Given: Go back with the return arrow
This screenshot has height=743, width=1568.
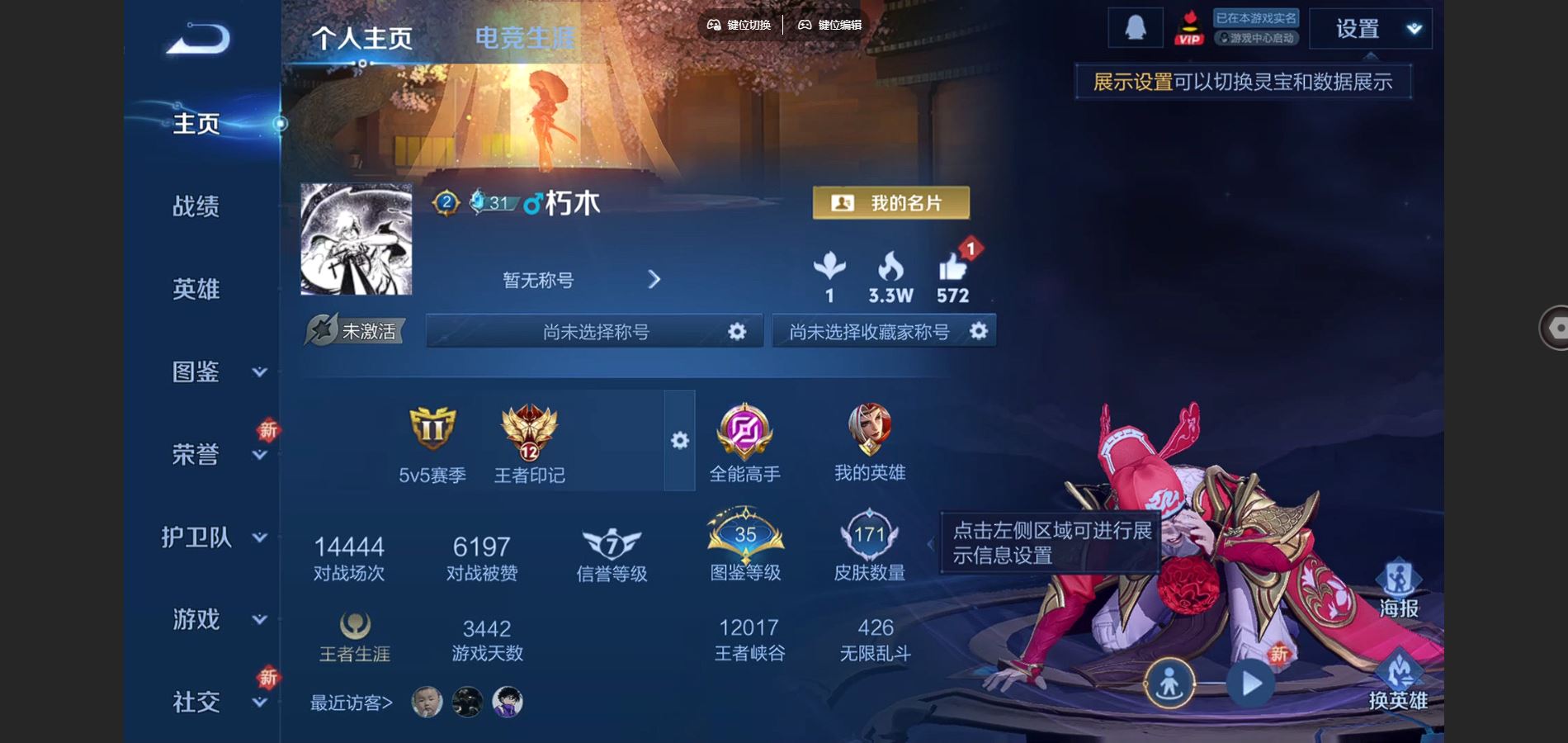Looking at the screenshot, I should point(198,39).
